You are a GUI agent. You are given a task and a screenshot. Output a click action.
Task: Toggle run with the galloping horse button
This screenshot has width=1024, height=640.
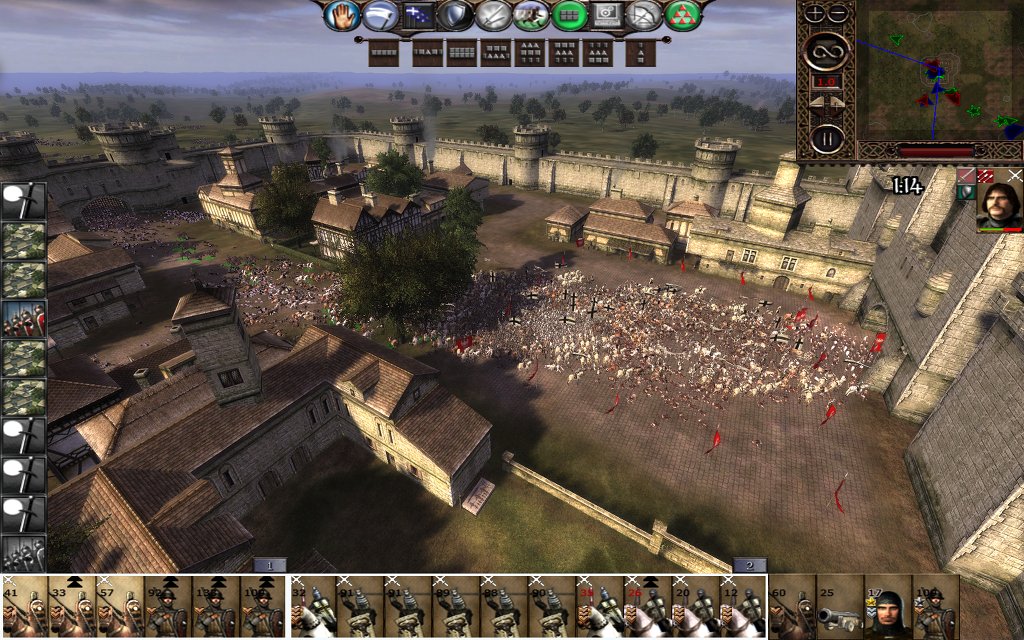pos(531,15)
